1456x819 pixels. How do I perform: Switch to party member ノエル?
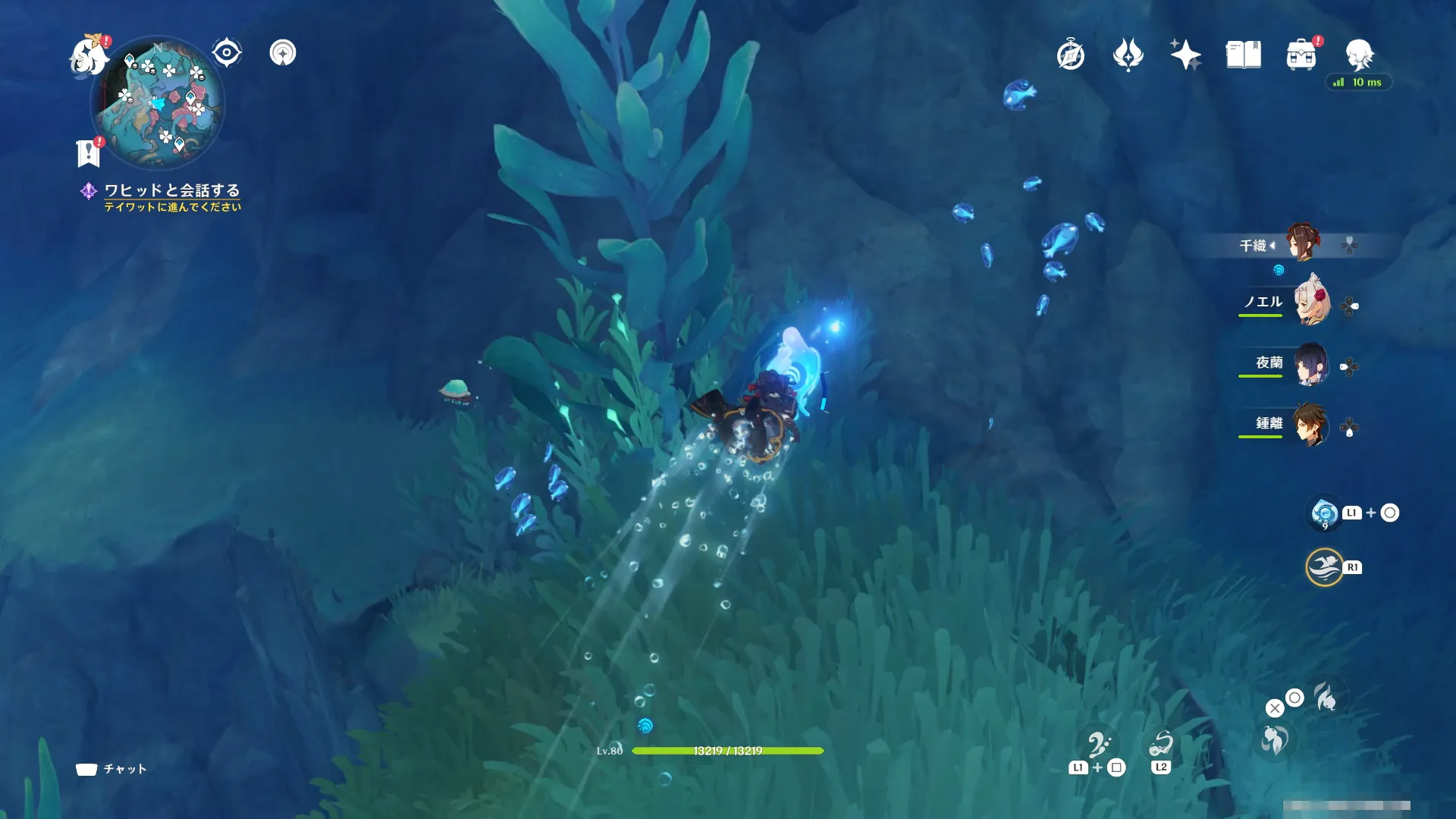[1311, 303]
